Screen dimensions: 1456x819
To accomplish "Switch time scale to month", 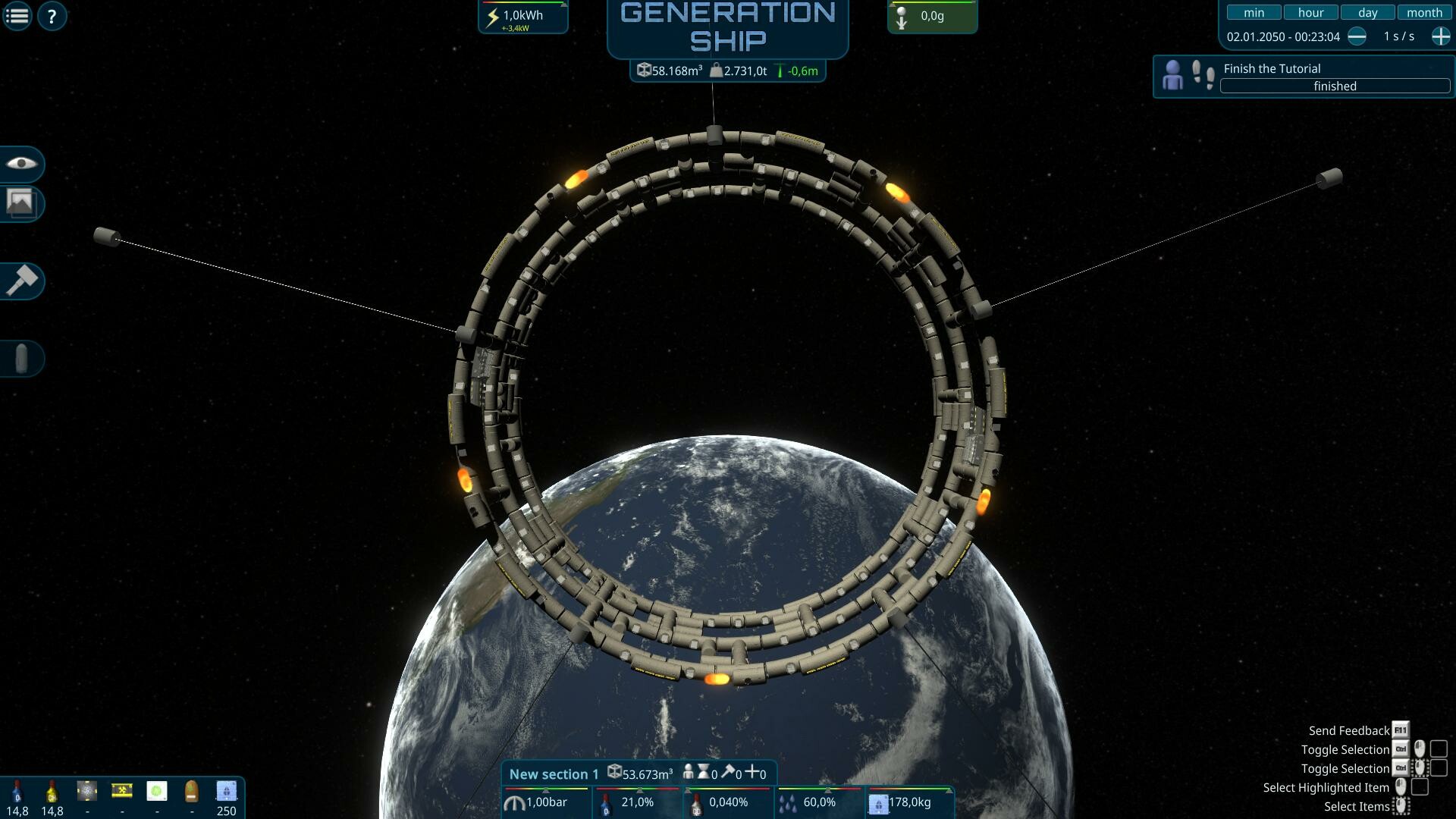I will coord(1424,11).
